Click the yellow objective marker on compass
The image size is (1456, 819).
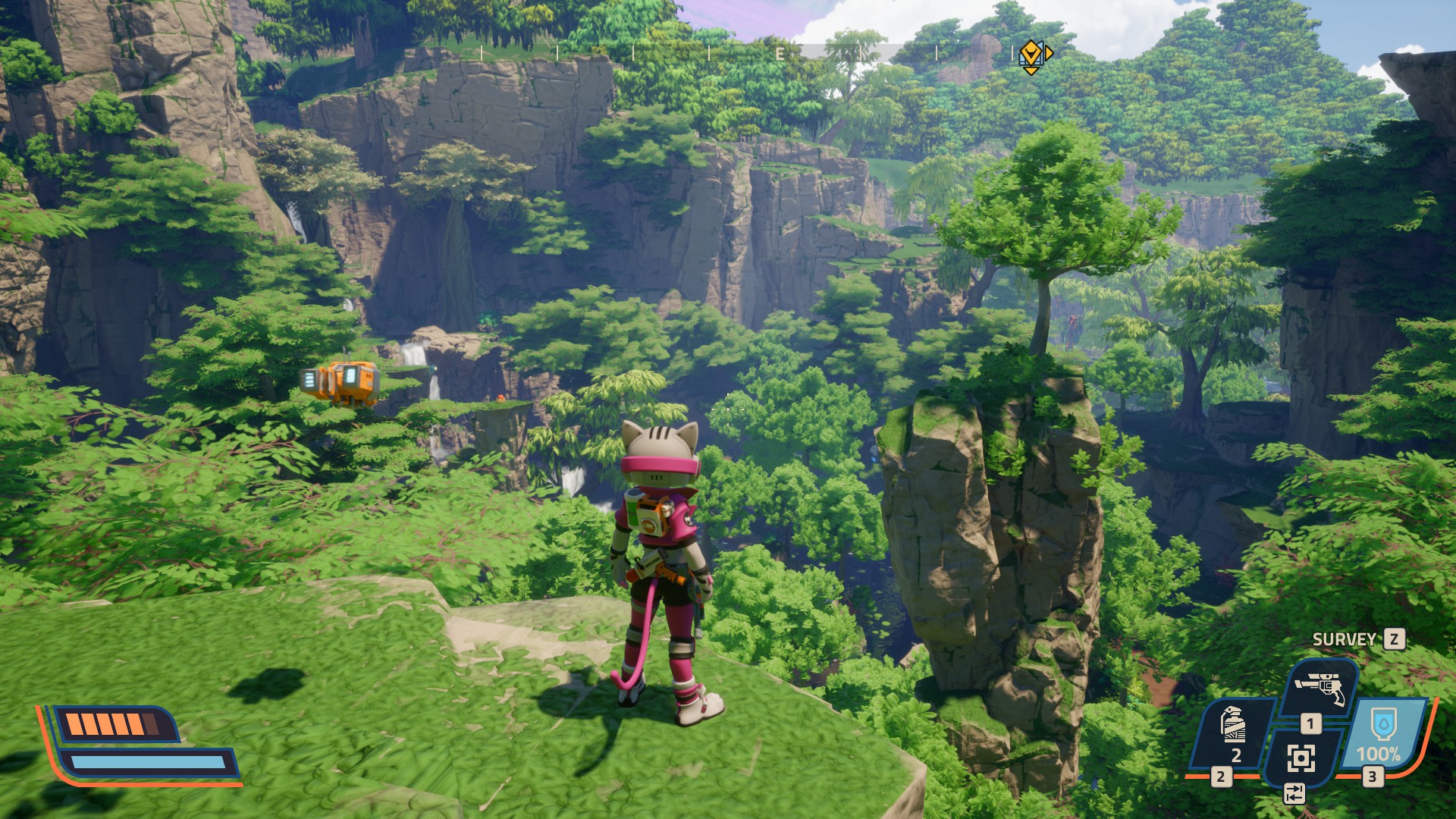(x=1031, y=55)
